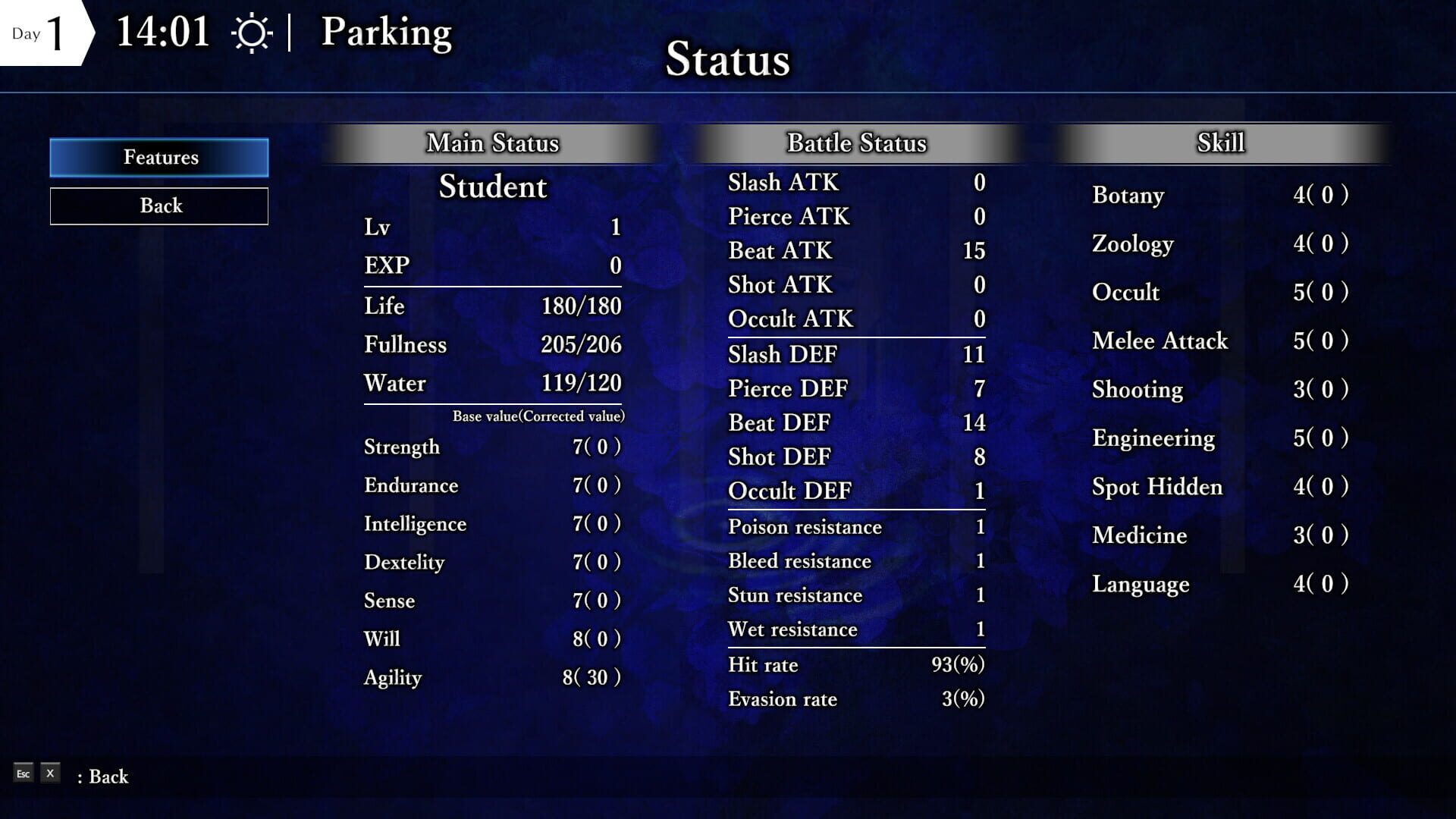Expand the Main Status header
1456x819 pixels.
[493, 143]
